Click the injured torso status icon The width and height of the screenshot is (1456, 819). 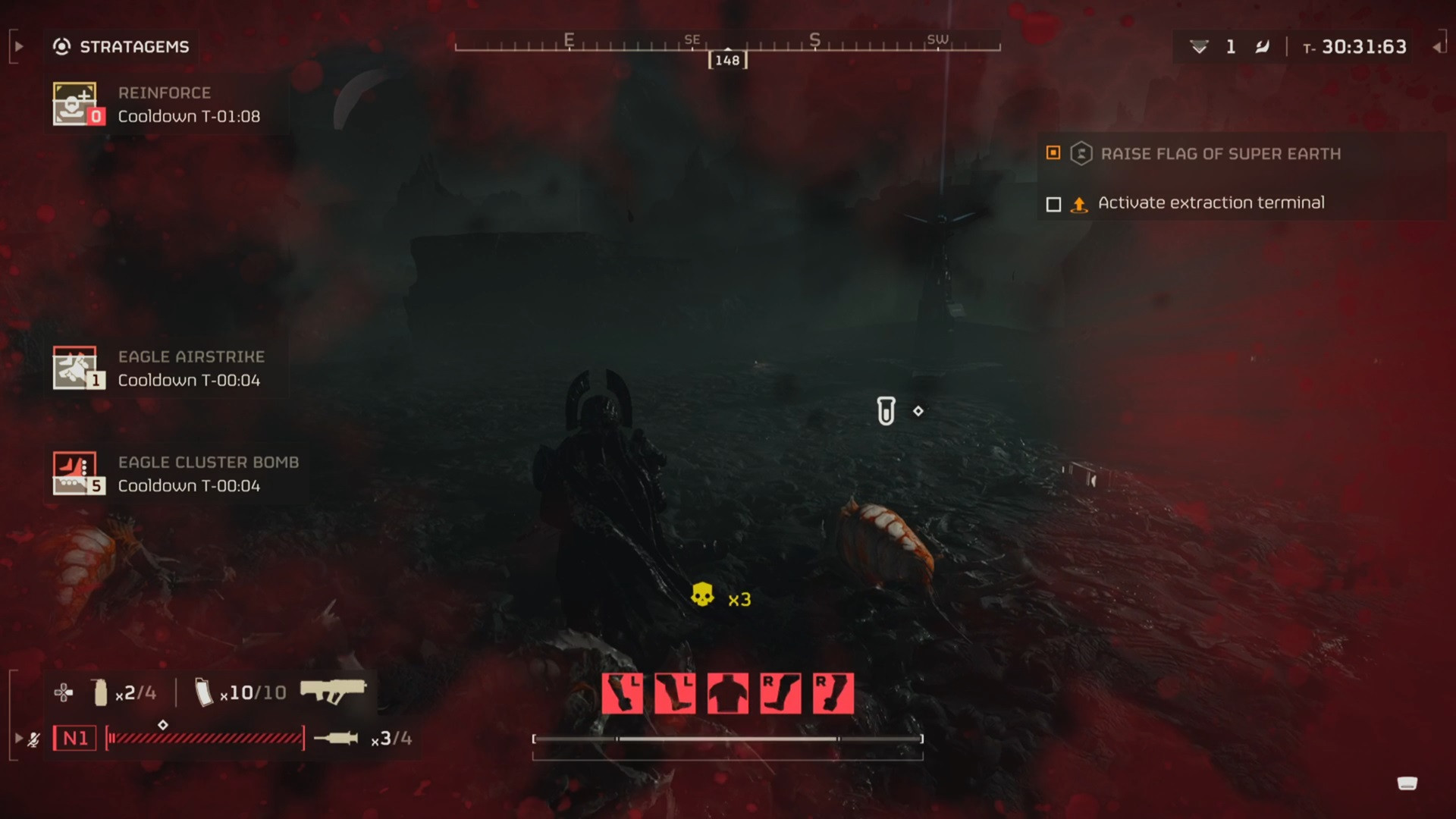pos(727,693)
